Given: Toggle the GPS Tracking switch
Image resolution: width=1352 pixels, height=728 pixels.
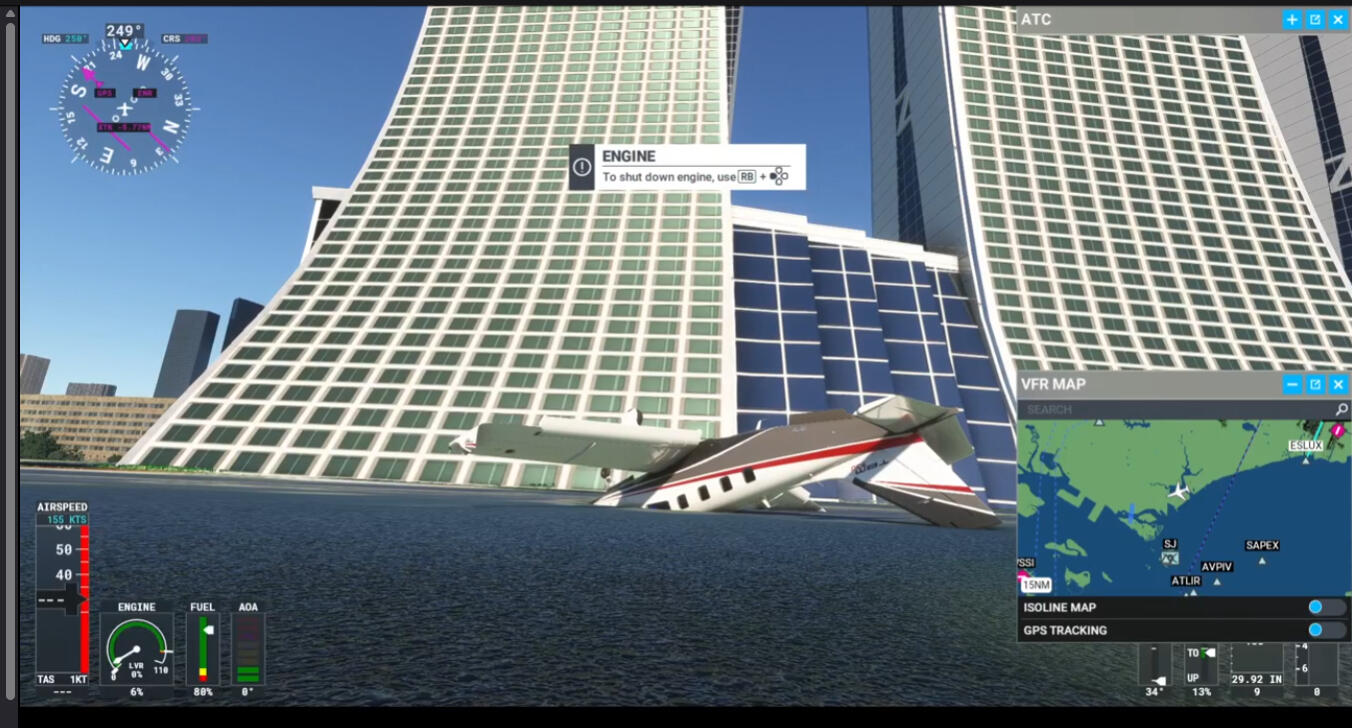Looking at the screenshot, I should pos(1326,630).
